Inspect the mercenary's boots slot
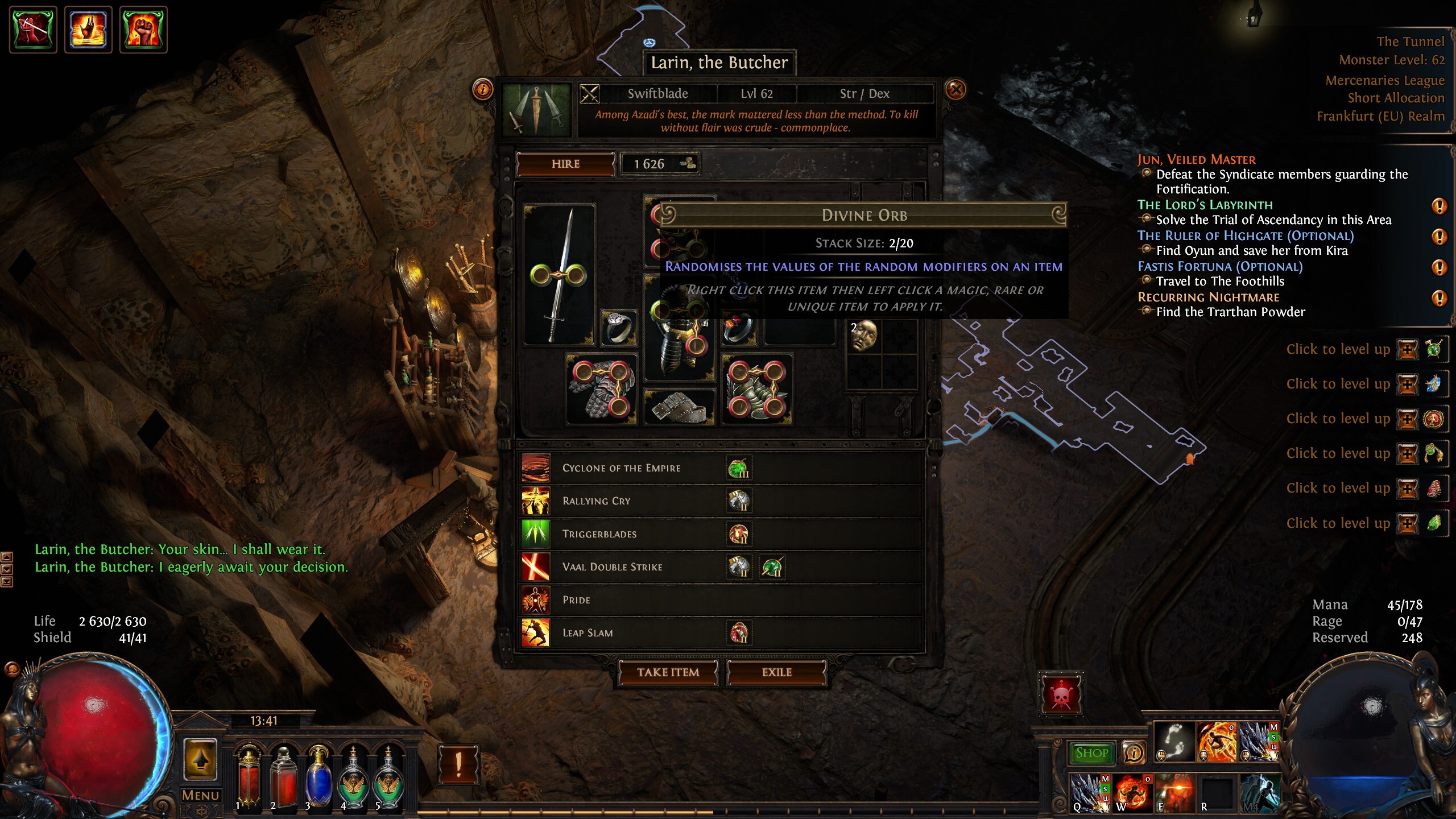 756,389
